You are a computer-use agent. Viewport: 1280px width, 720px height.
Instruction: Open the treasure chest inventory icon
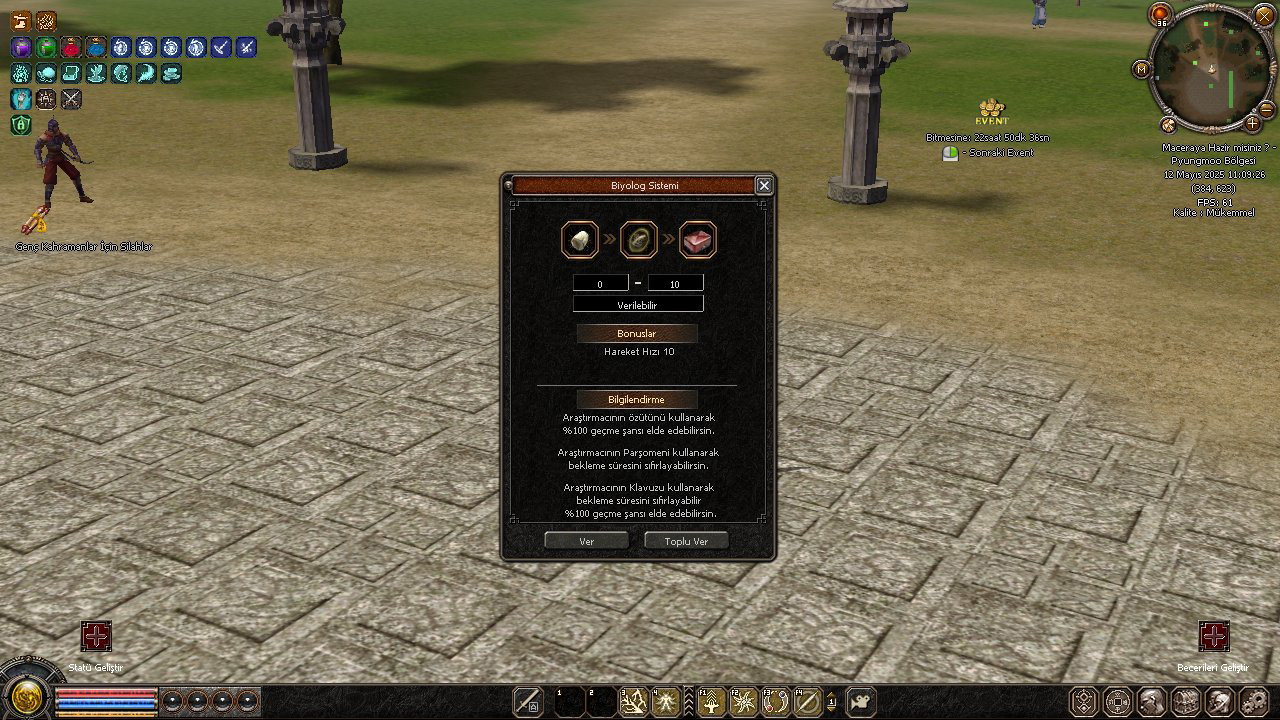[x=1185, y=700]
